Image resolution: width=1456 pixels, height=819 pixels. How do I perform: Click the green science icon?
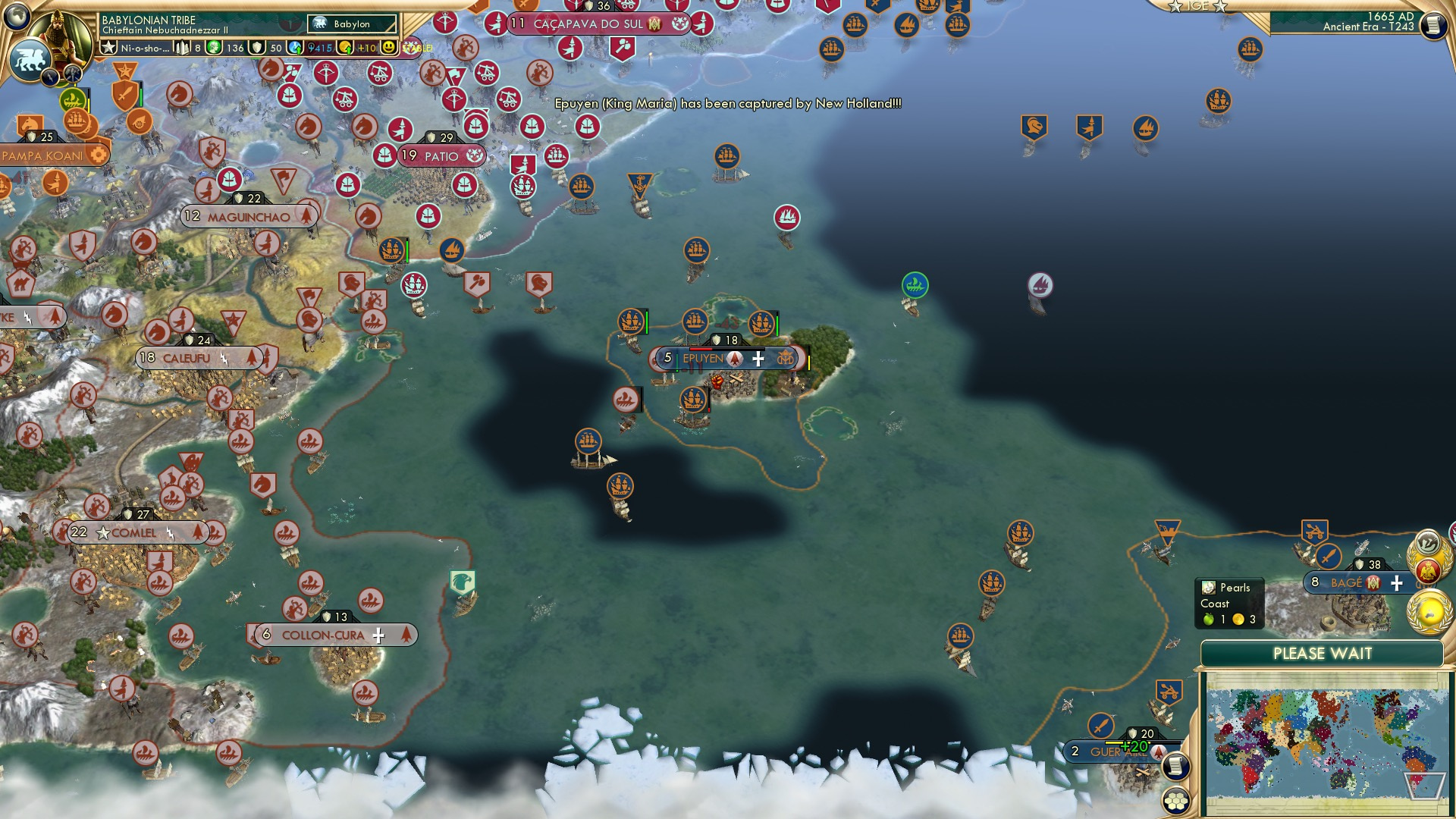click(214, 48)
